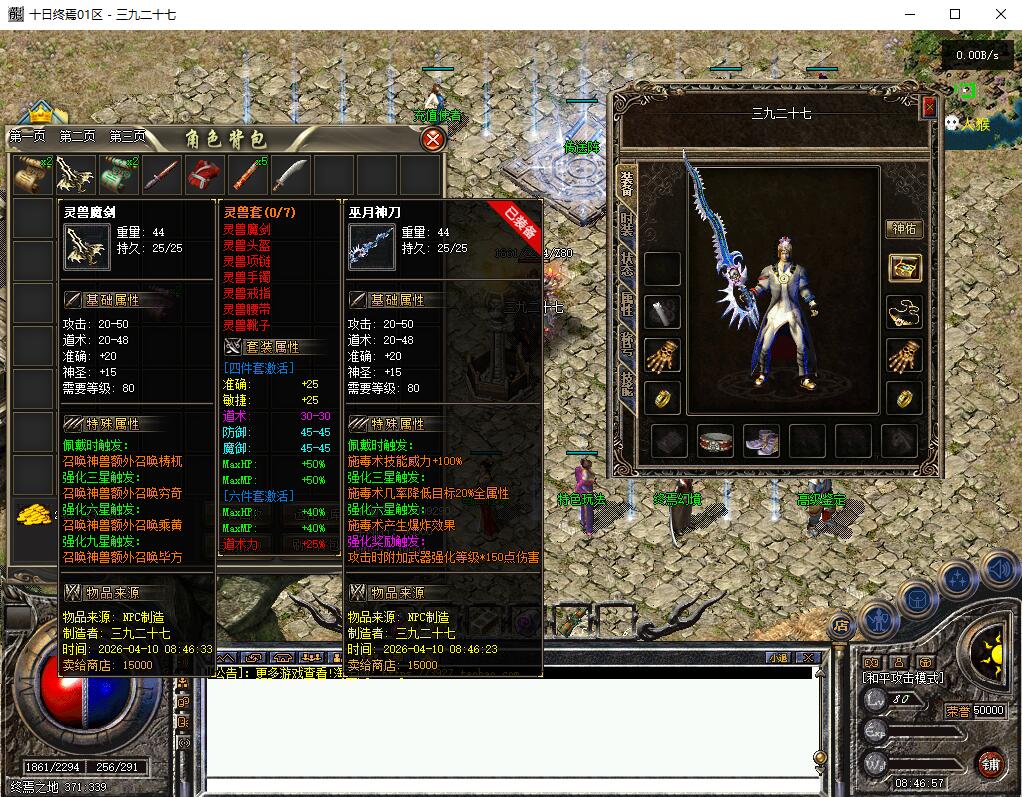Select the equipped boots slot
This screenshot has width=1022, height=797.
[x=762, y=440]
